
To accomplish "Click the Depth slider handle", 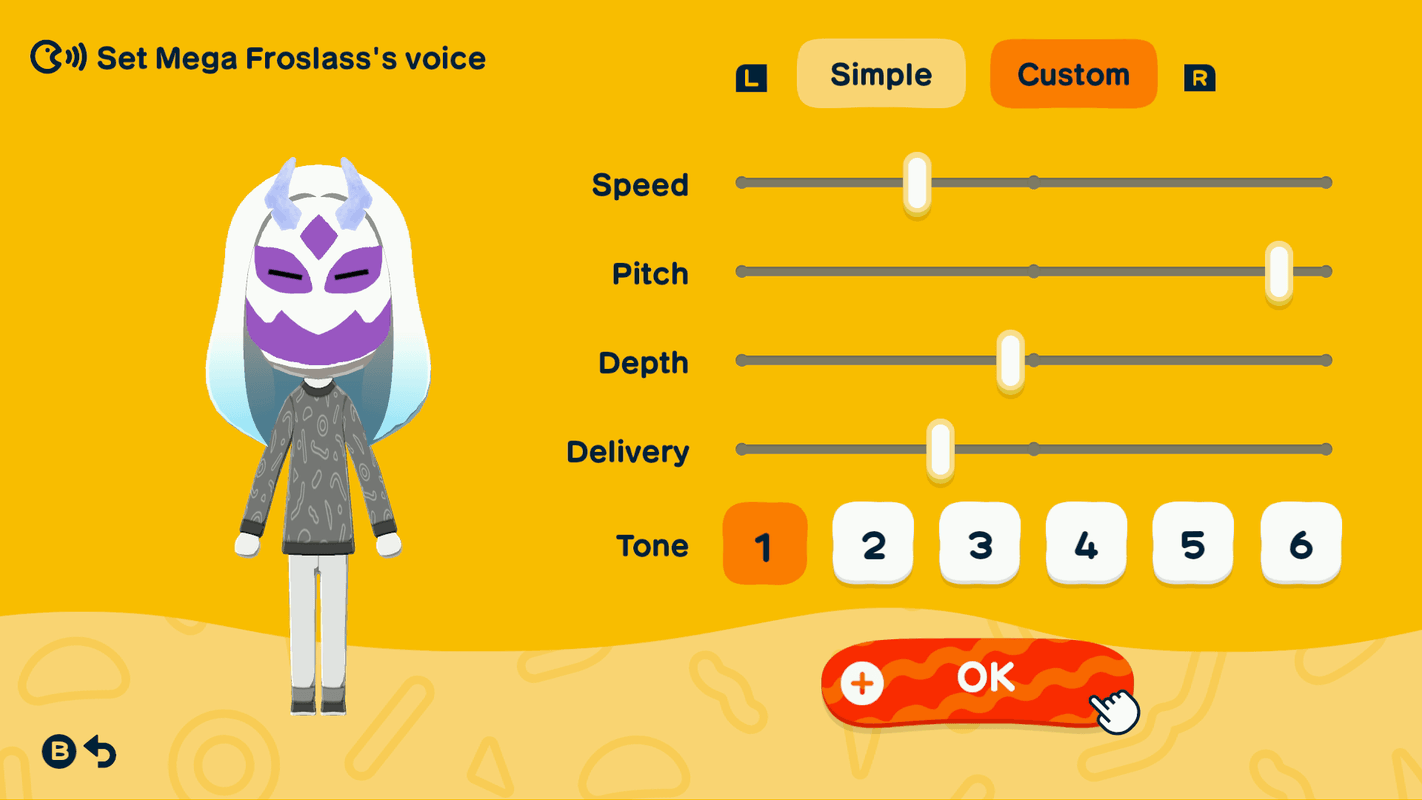I will click(x=1009, y=360).
